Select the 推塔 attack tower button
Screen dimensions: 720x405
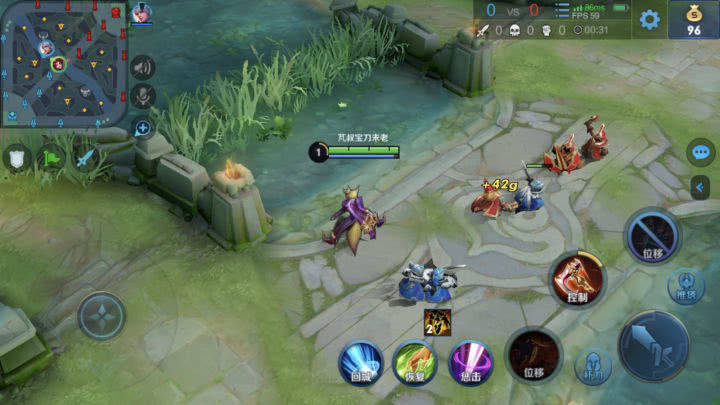tap(685, 287)
